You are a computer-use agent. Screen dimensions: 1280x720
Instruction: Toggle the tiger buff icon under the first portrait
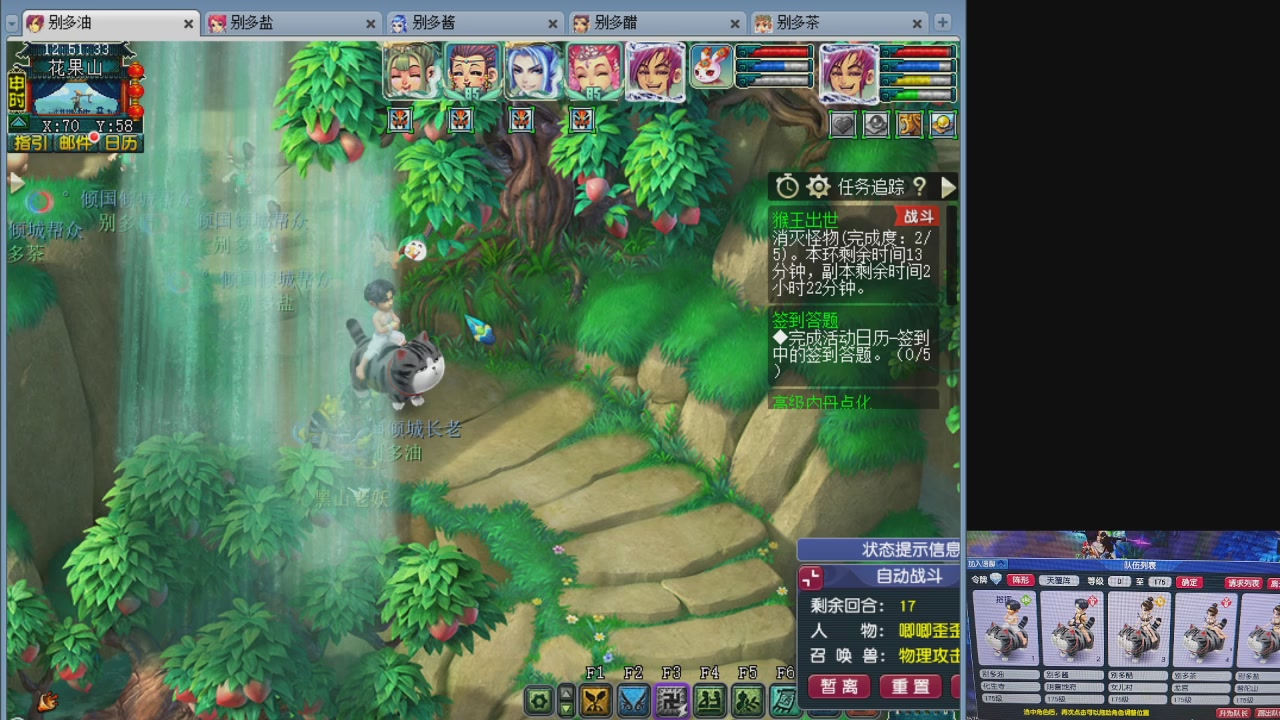click(398, 120)
